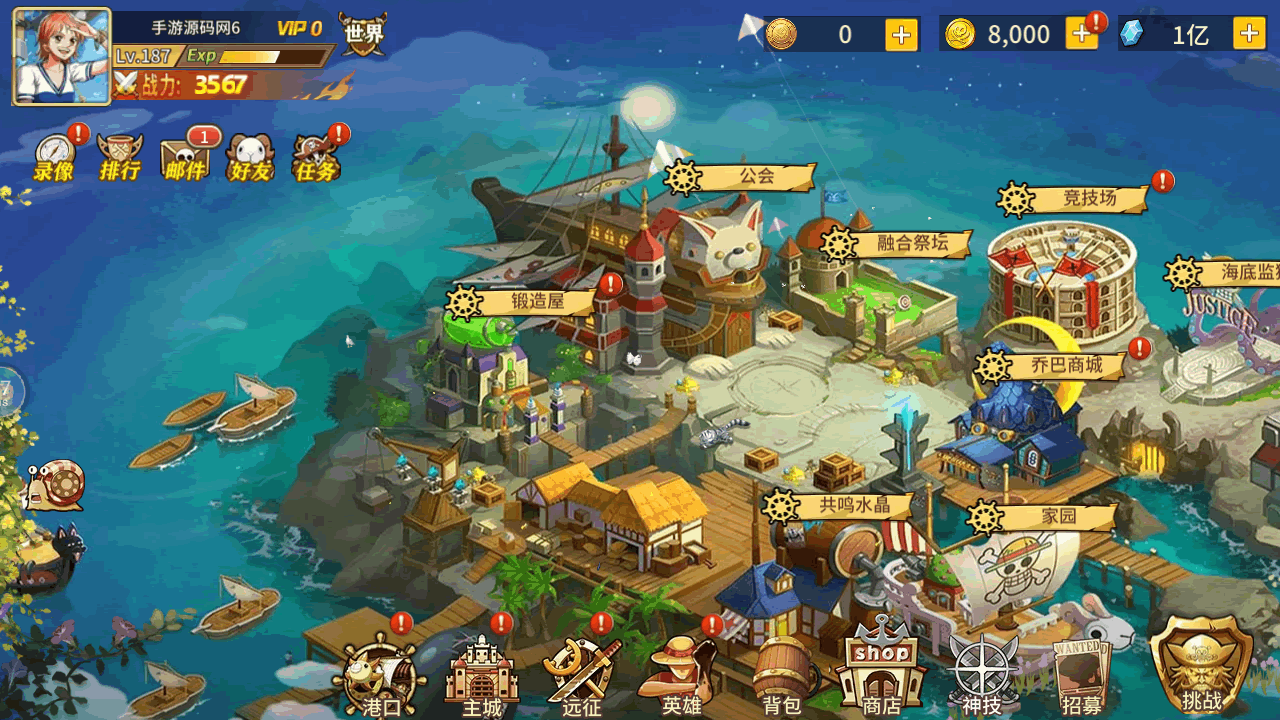1280x720 pixels.
Task: Select the 共鸣水晶 resonance crystal
Action: coord(840,506)
